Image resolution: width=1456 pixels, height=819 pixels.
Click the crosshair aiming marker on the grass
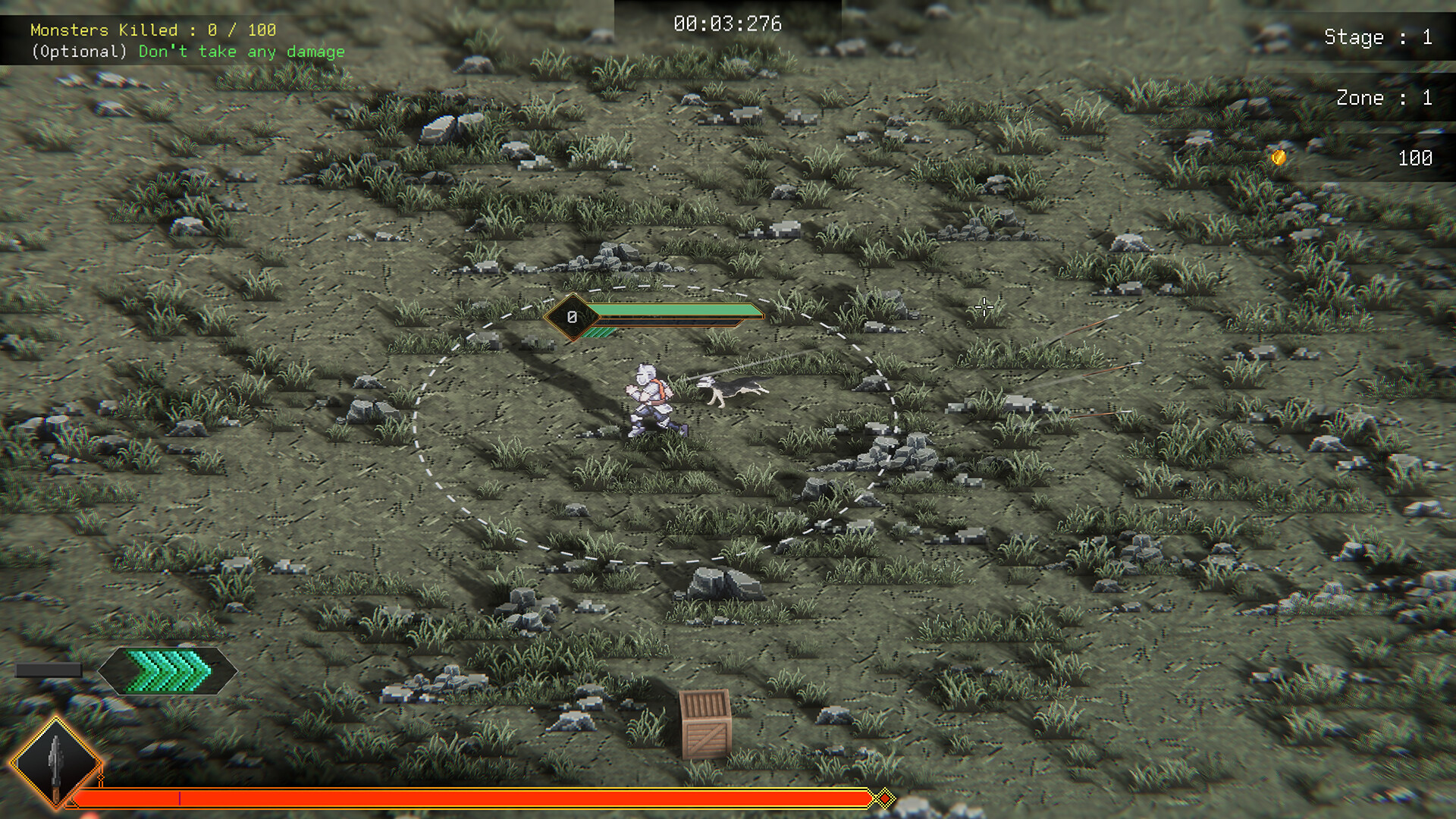tap(984, 307)
